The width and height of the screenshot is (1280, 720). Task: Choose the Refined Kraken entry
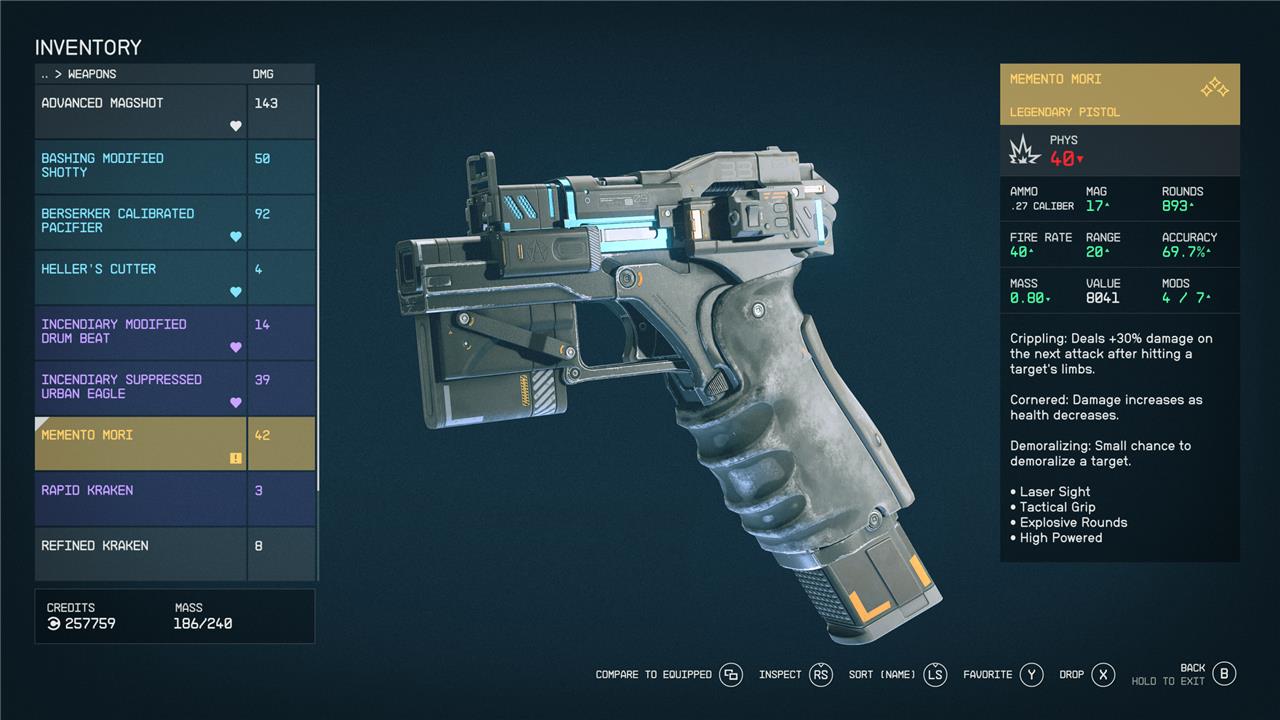tap(140, 553)
